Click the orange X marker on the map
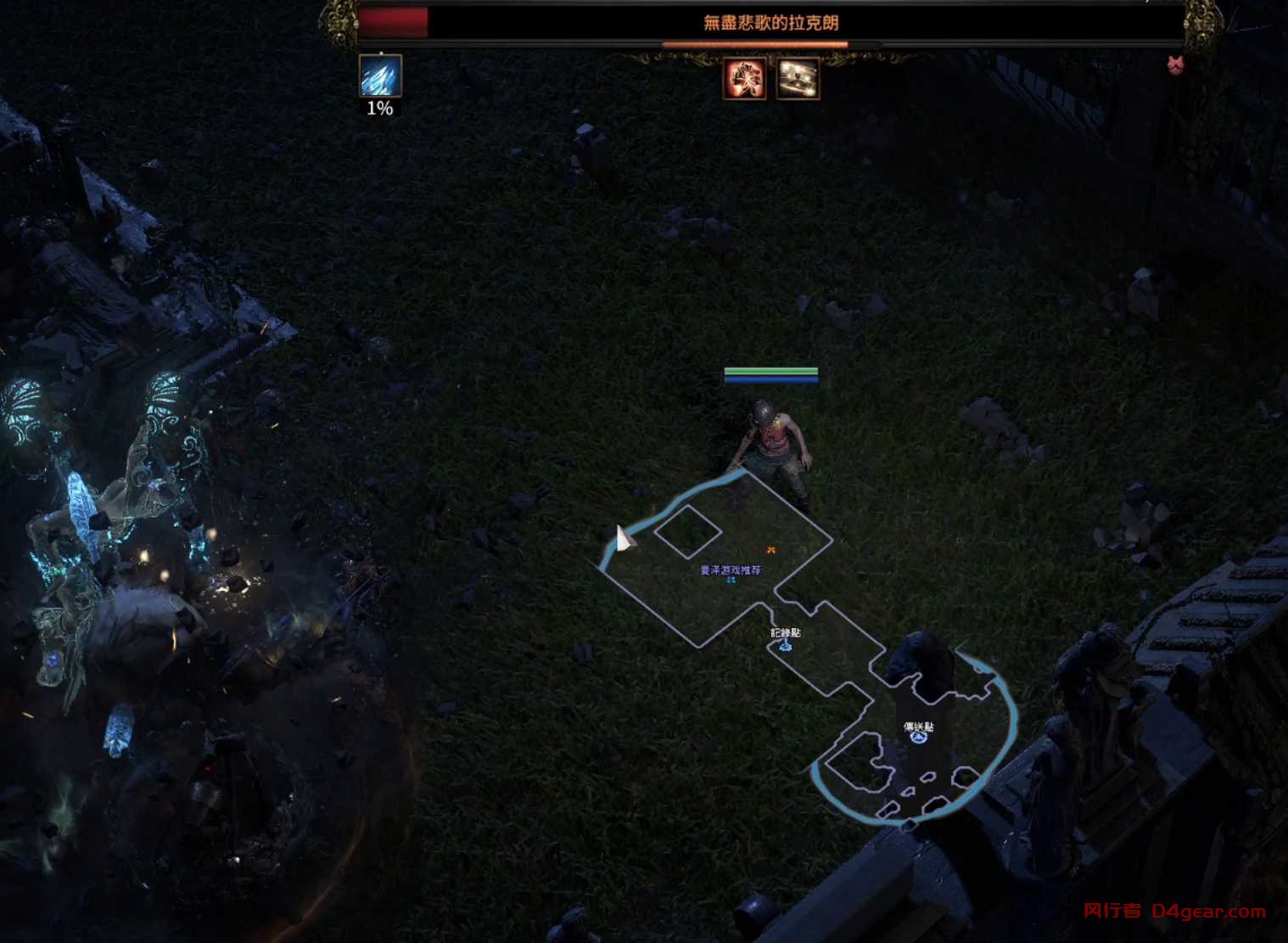This screenshot has height=943, width=1288. pyautogui.click(x=770, y=550)
